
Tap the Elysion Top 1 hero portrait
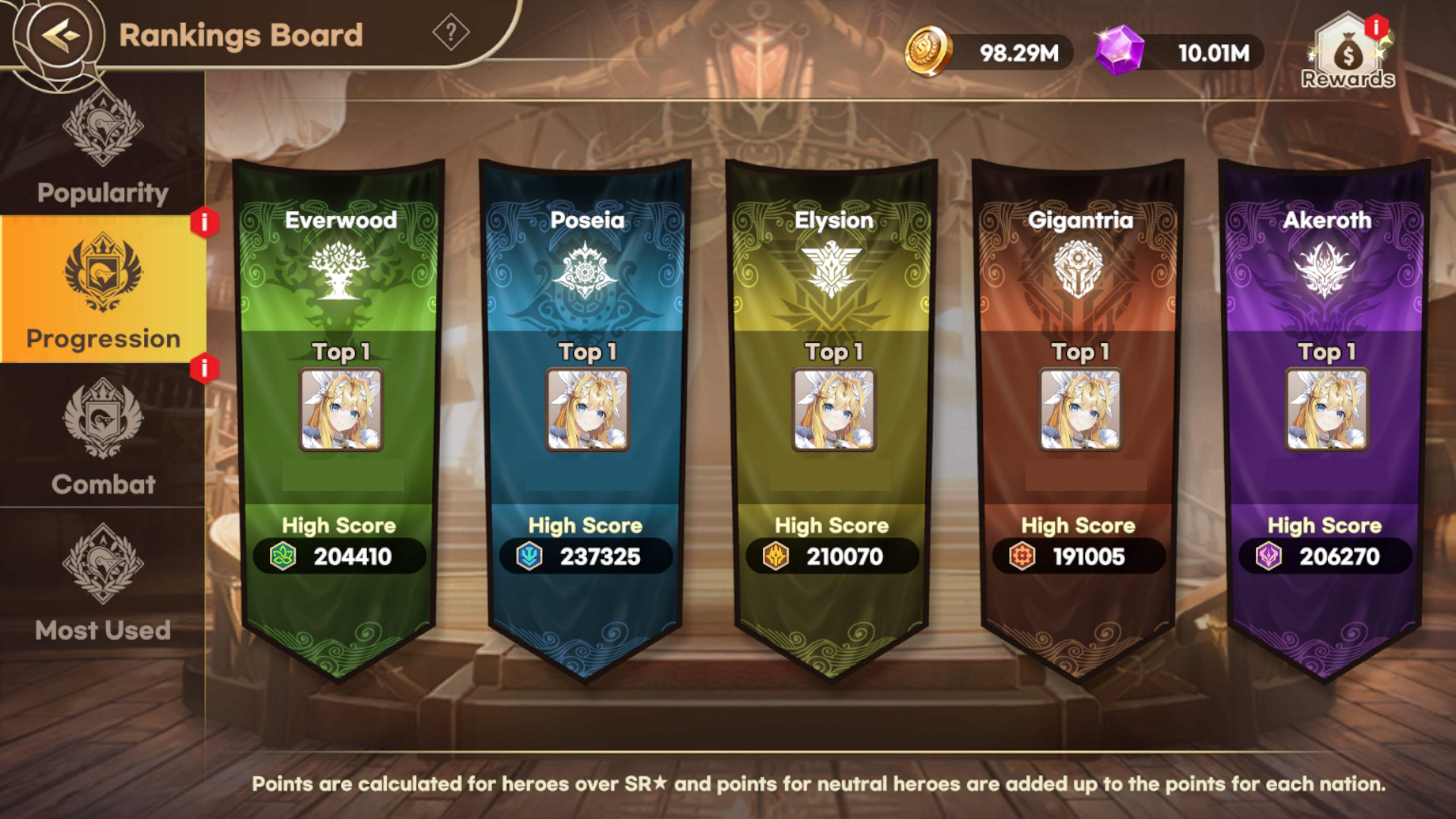[x=834, y=409]
